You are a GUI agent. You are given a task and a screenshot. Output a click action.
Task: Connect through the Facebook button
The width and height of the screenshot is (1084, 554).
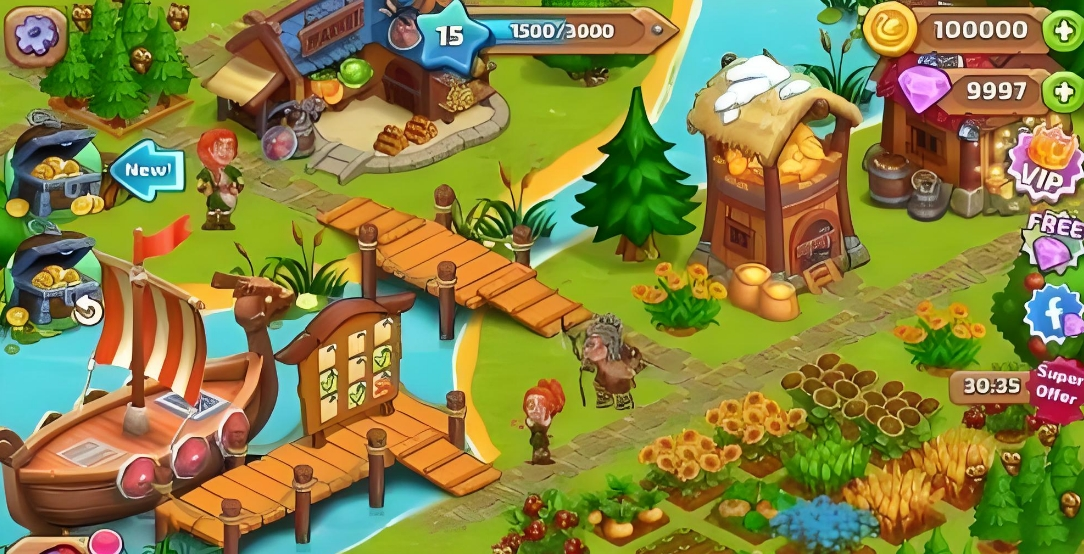point(1053,312)
